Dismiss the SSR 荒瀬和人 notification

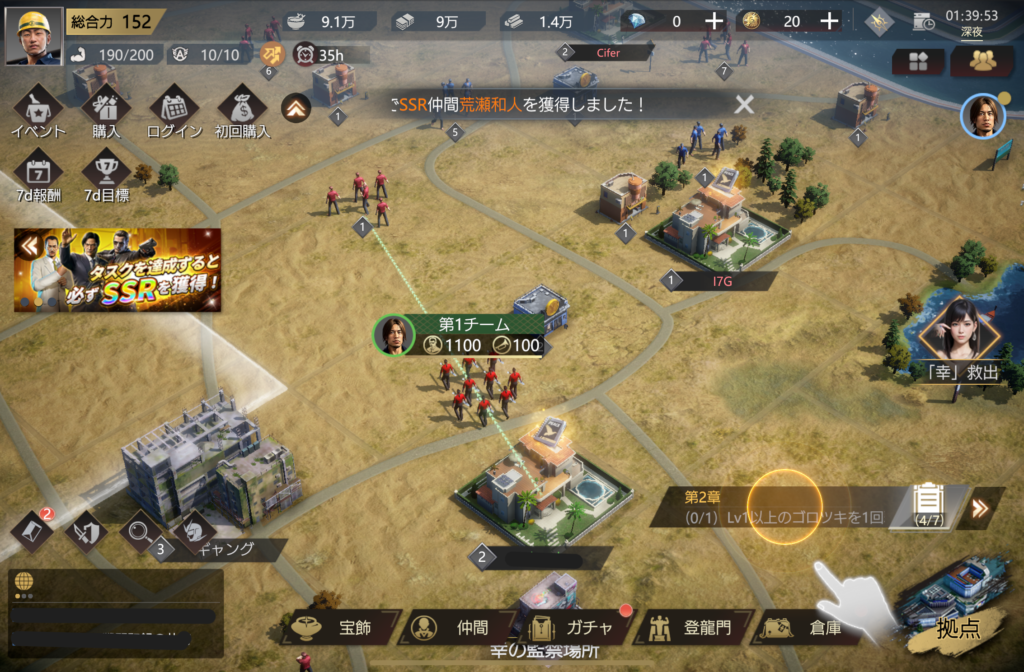point(744,104)
